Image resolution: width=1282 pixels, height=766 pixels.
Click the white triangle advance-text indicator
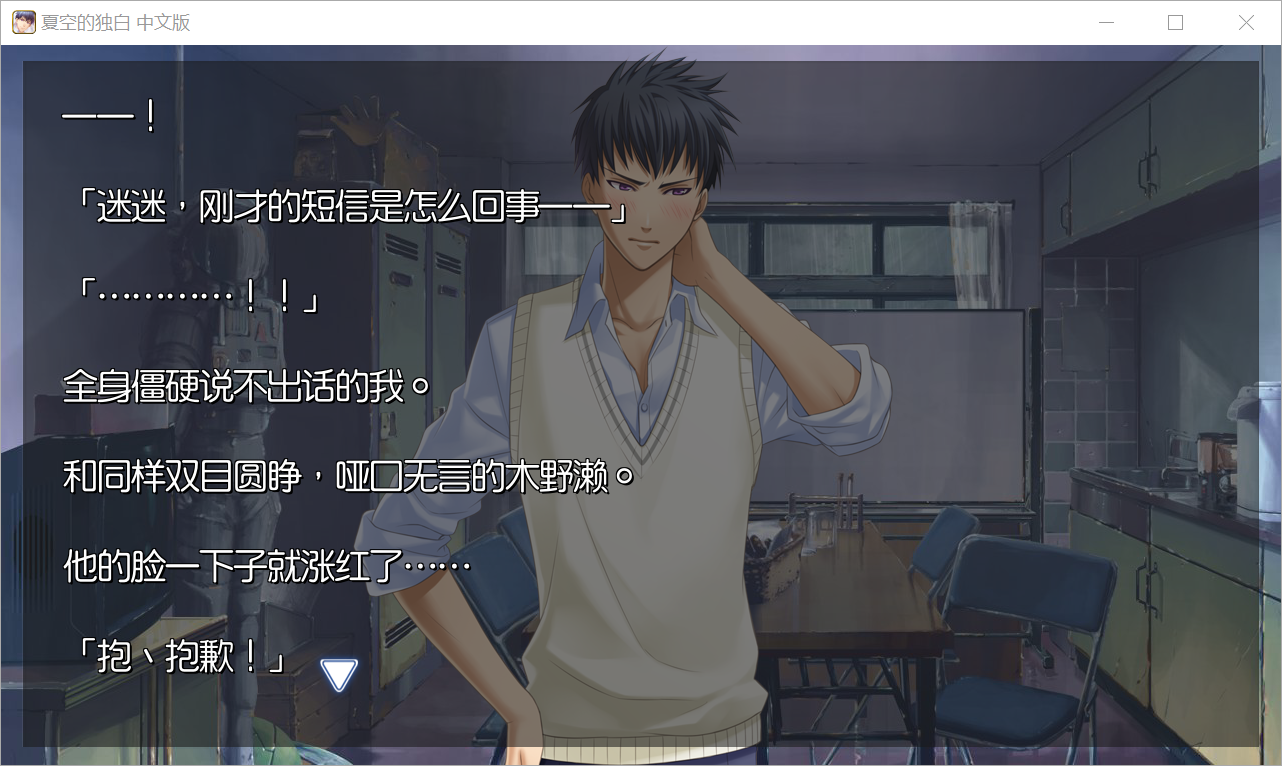[339, 675]
